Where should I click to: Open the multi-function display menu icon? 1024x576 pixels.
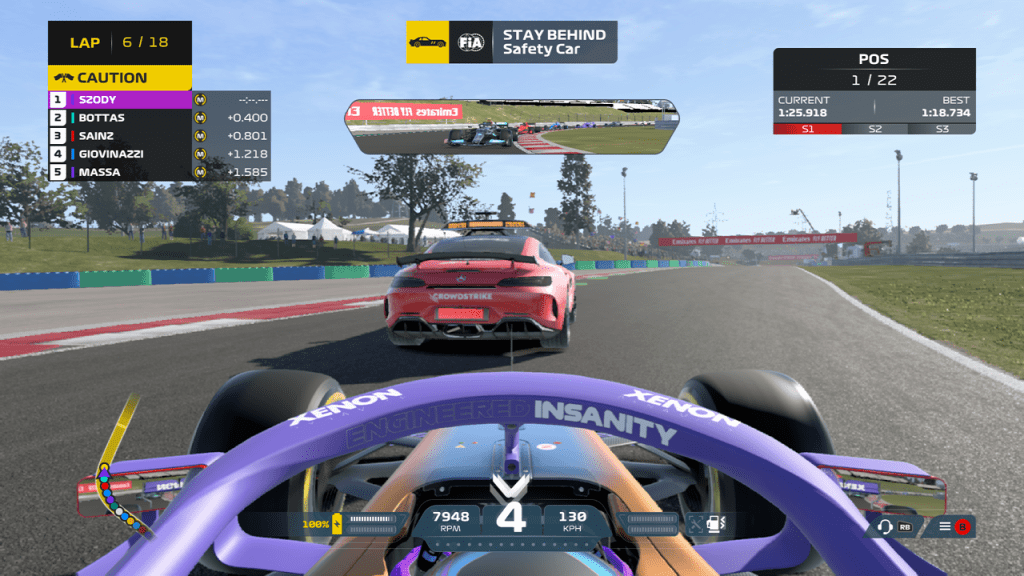(945, 526)
